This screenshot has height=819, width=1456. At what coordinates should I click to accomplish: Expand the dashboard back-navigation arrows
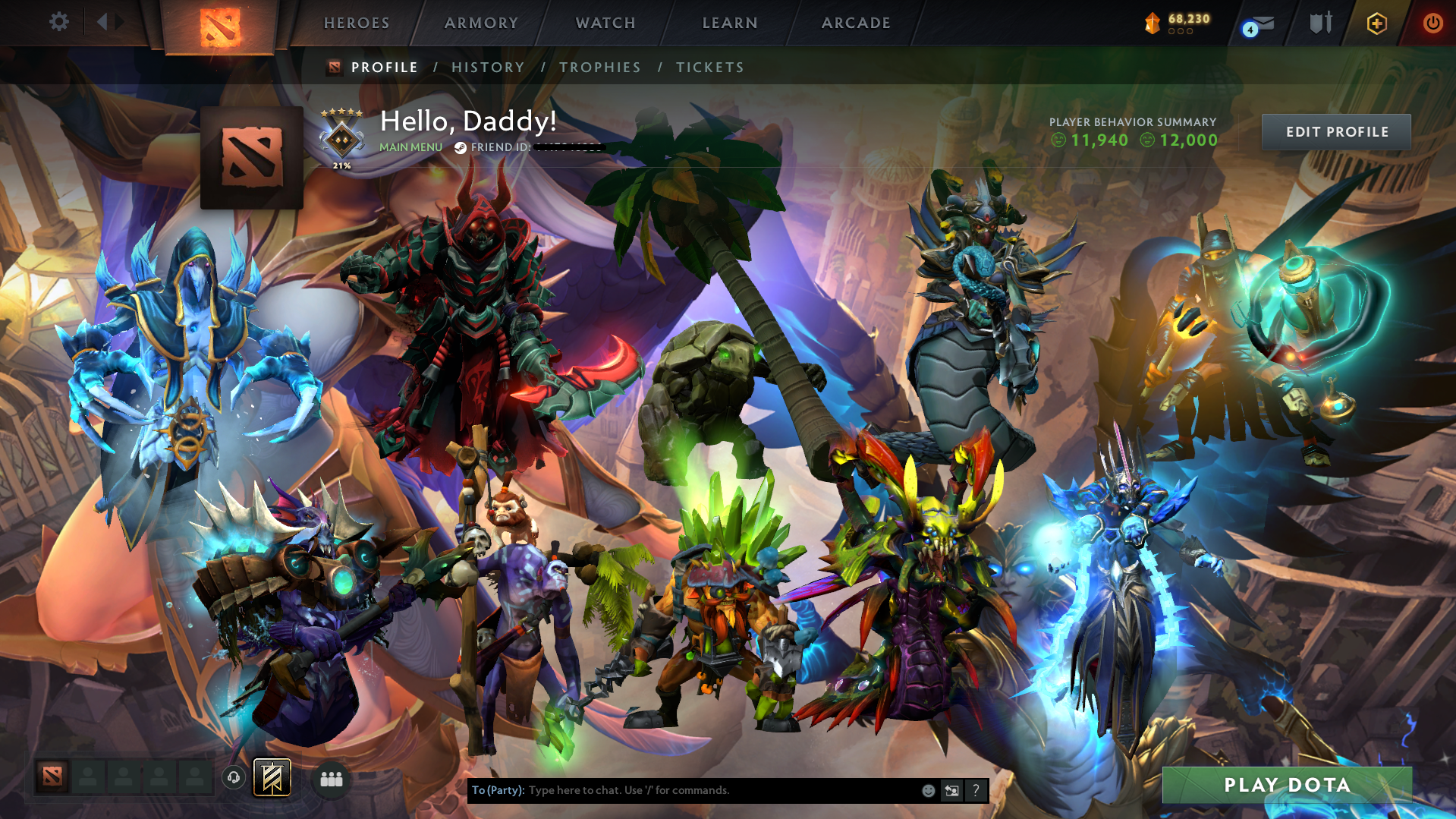108,22
